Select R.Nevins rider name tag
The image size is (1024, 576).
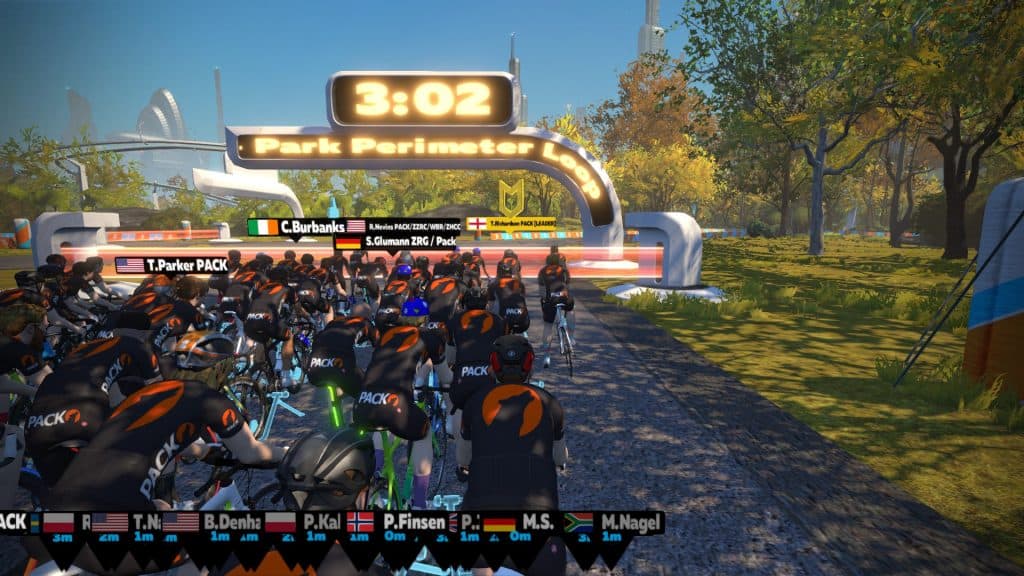pos(404,227)
